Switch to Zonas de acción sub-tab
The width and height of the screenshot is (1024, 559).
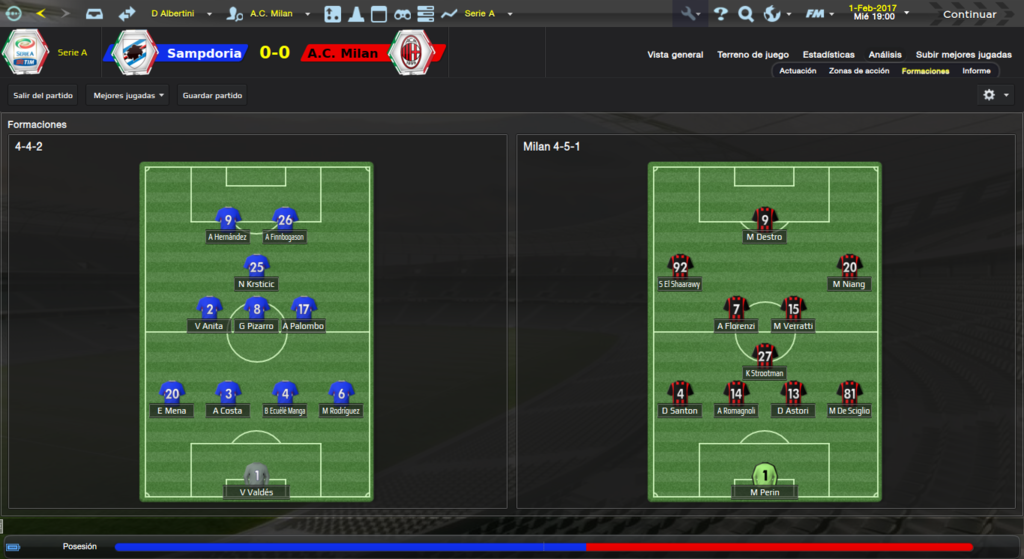tap(859, 71)
